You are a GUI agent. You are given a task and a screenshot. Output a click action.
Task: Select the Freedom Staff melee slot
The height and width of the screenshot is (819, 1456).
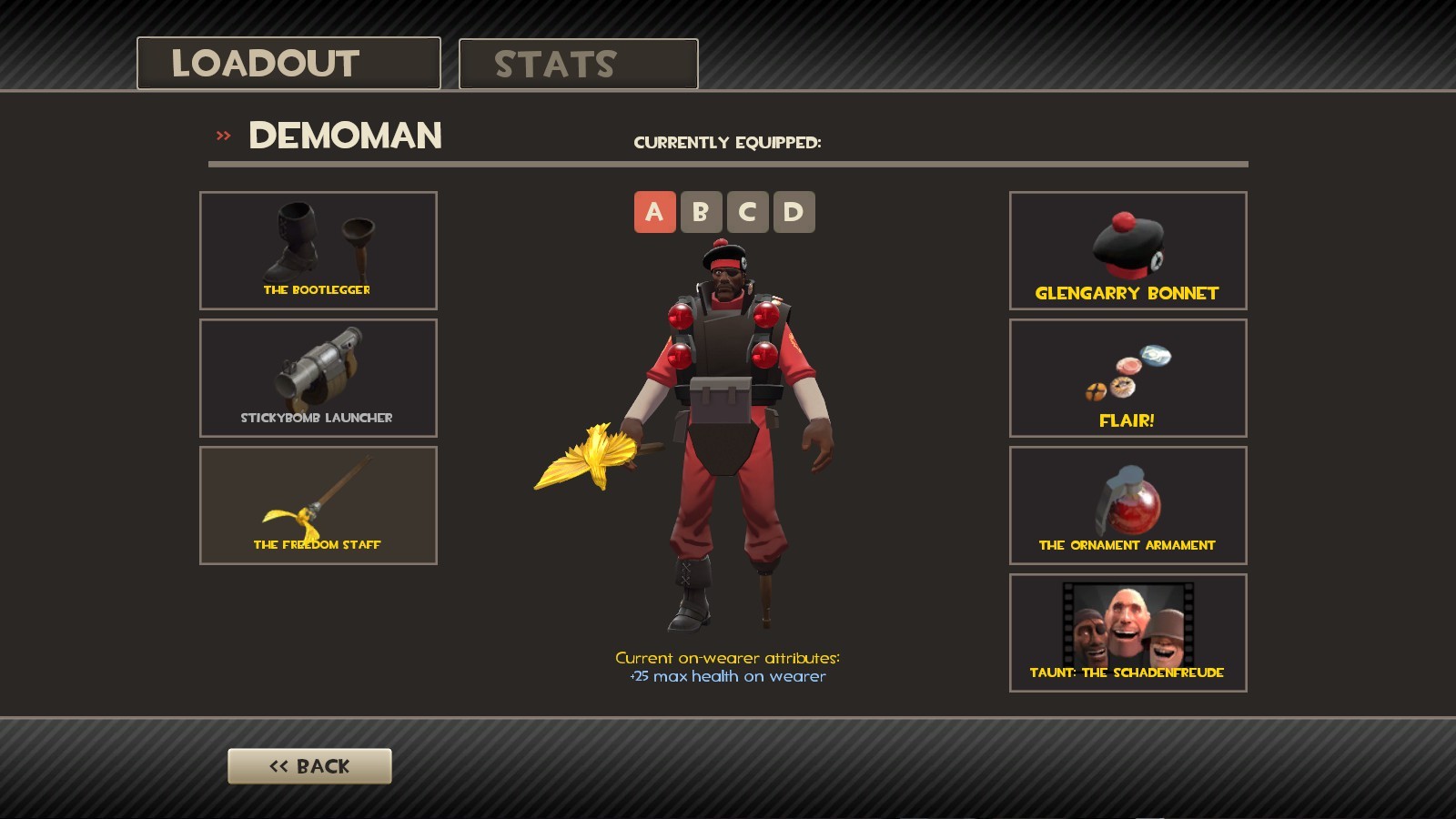[x=318, y=504]
